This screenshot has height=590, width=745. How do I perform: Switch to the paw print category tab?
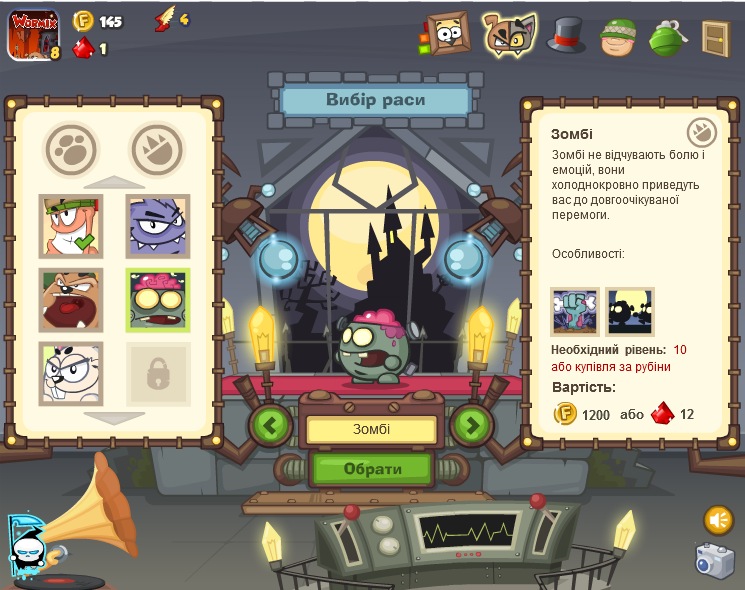click(71, 151)
